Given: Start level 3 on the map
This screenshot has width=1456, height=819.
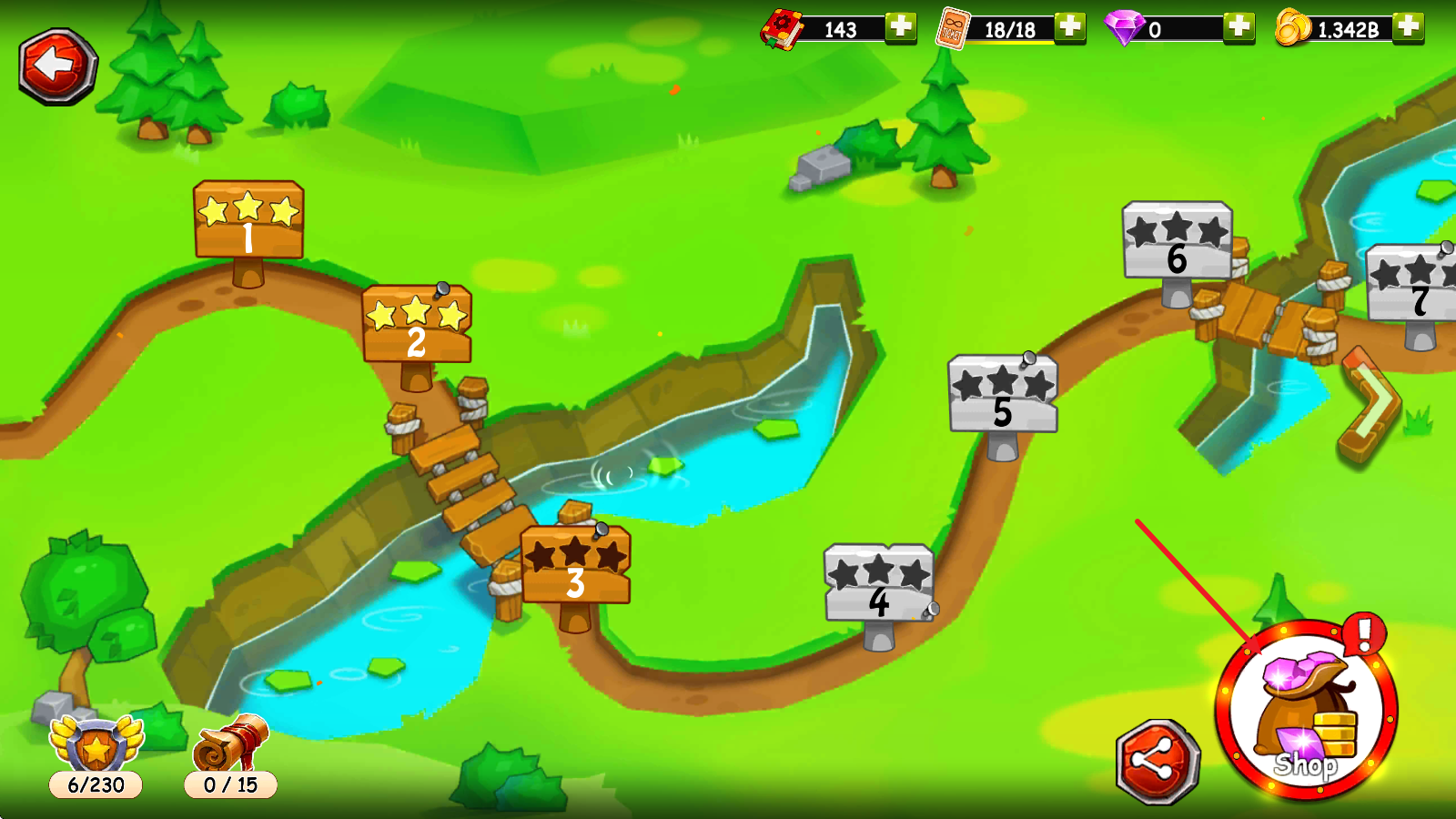Looking at the screenshot, I should [575, 566].
